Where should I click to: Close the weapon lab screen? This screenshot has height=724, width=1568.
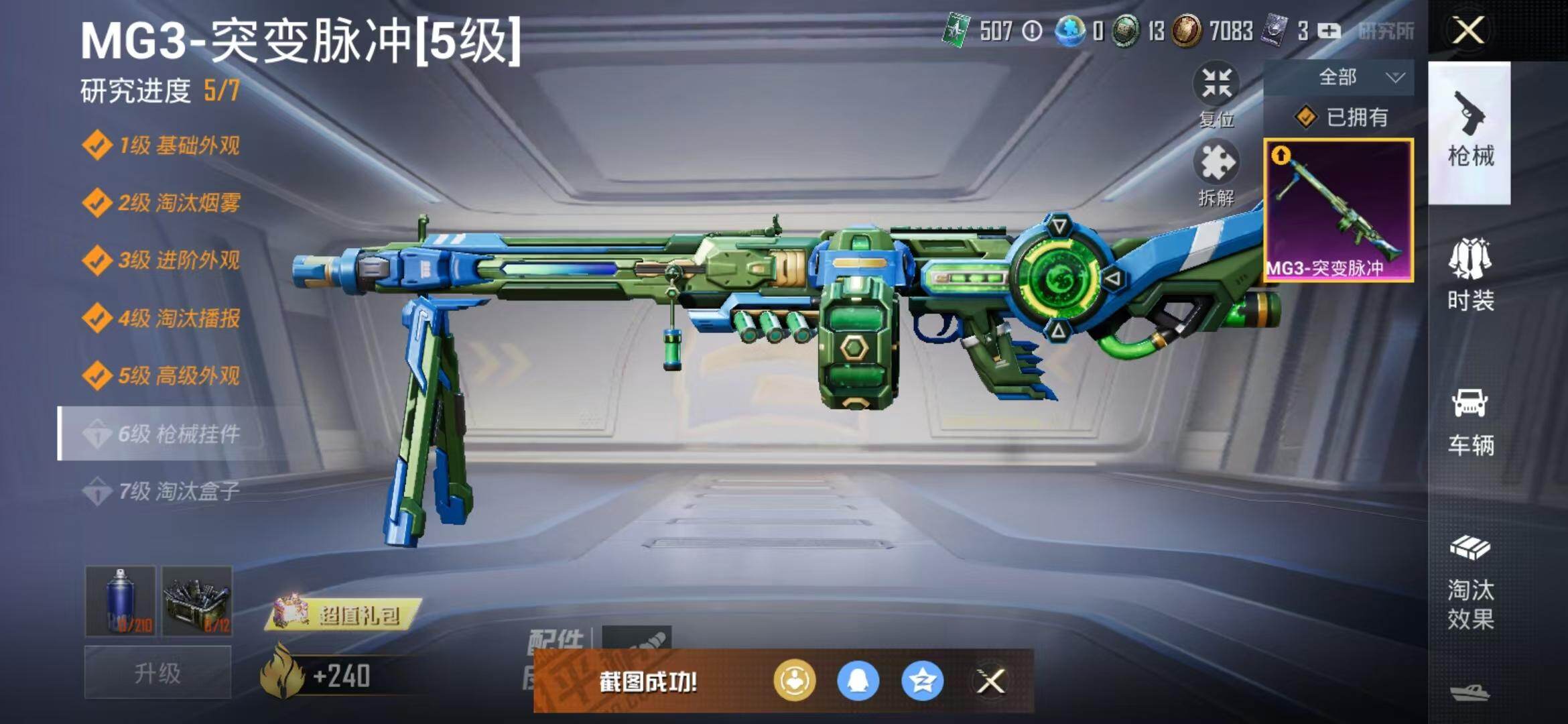coord(1467,31)
